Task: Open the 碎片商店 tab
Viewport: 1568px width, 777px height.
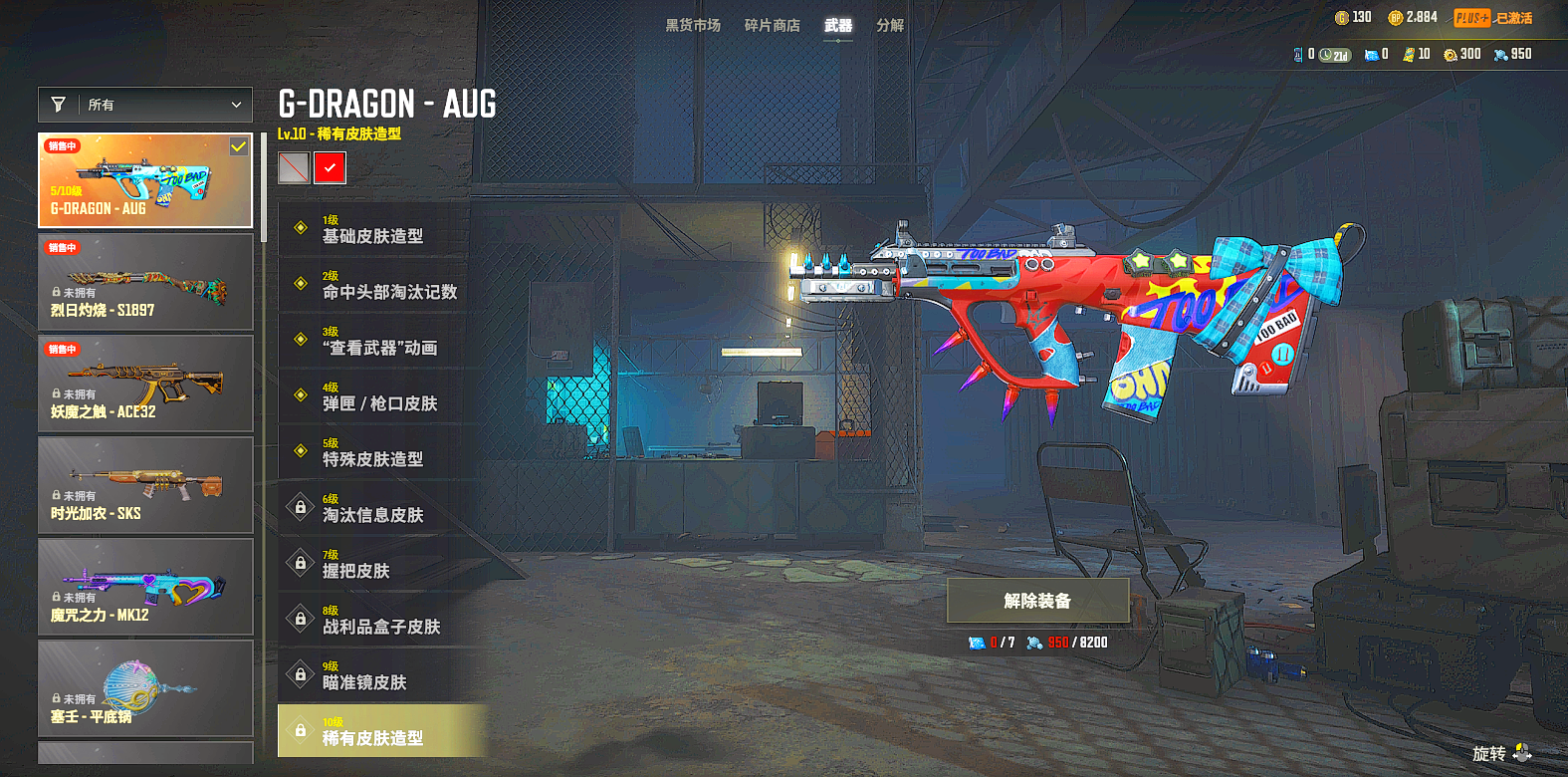Action: tap(772, 25)
